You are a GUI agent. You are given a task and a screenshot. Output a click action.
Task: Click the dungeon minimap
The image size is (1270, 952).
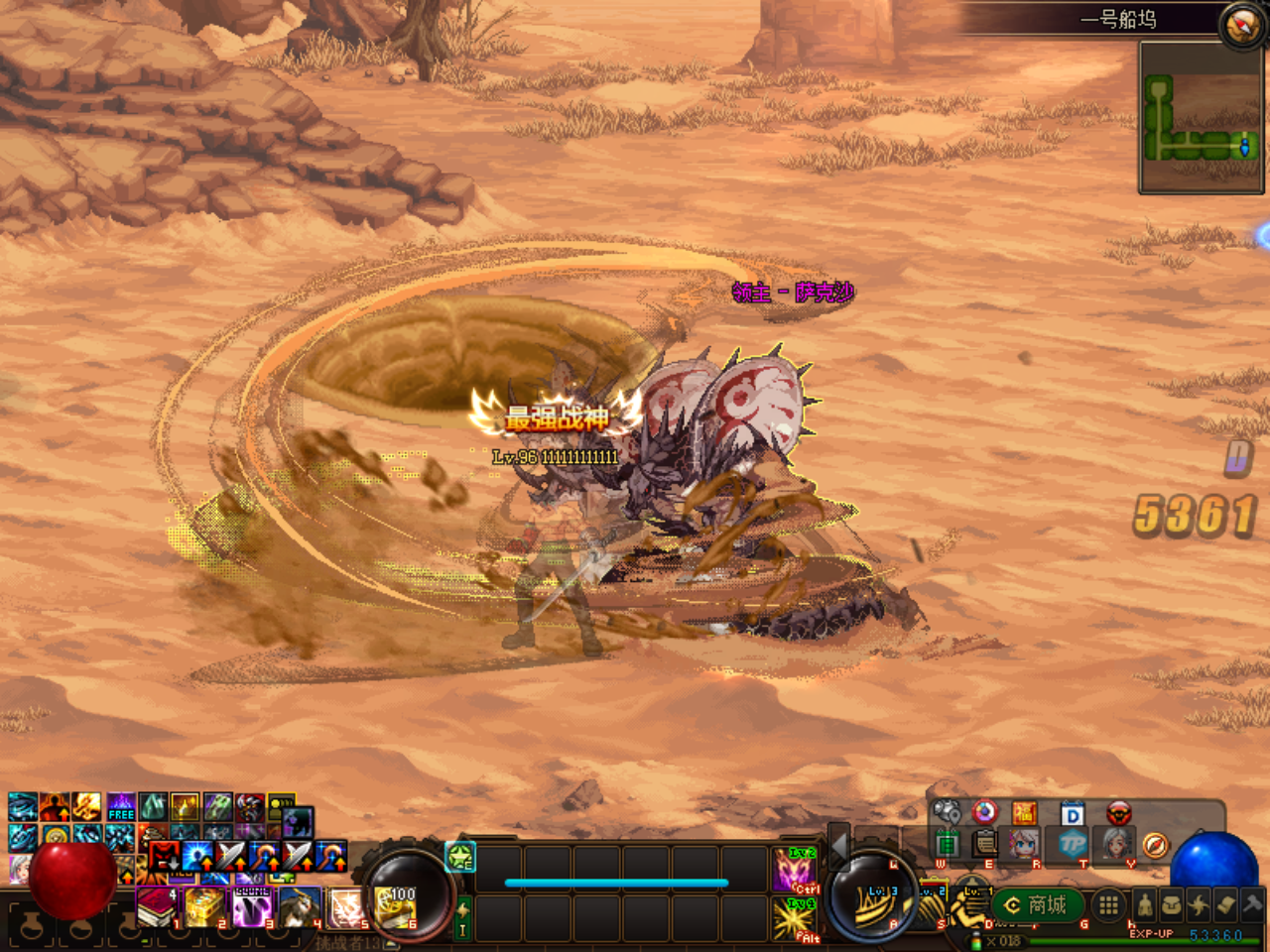[x=1201, y=117]
